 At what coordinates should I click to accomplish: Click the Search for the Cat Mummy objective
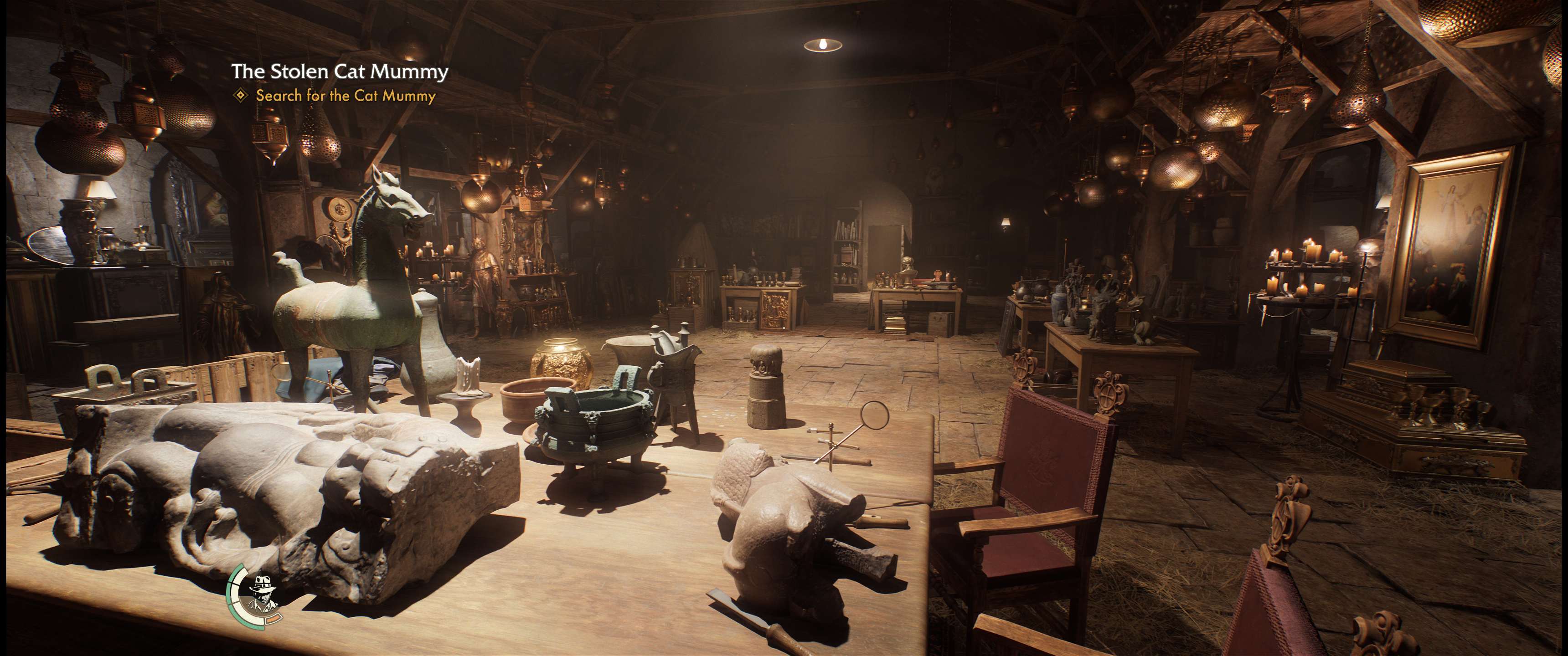click(345, 96)
